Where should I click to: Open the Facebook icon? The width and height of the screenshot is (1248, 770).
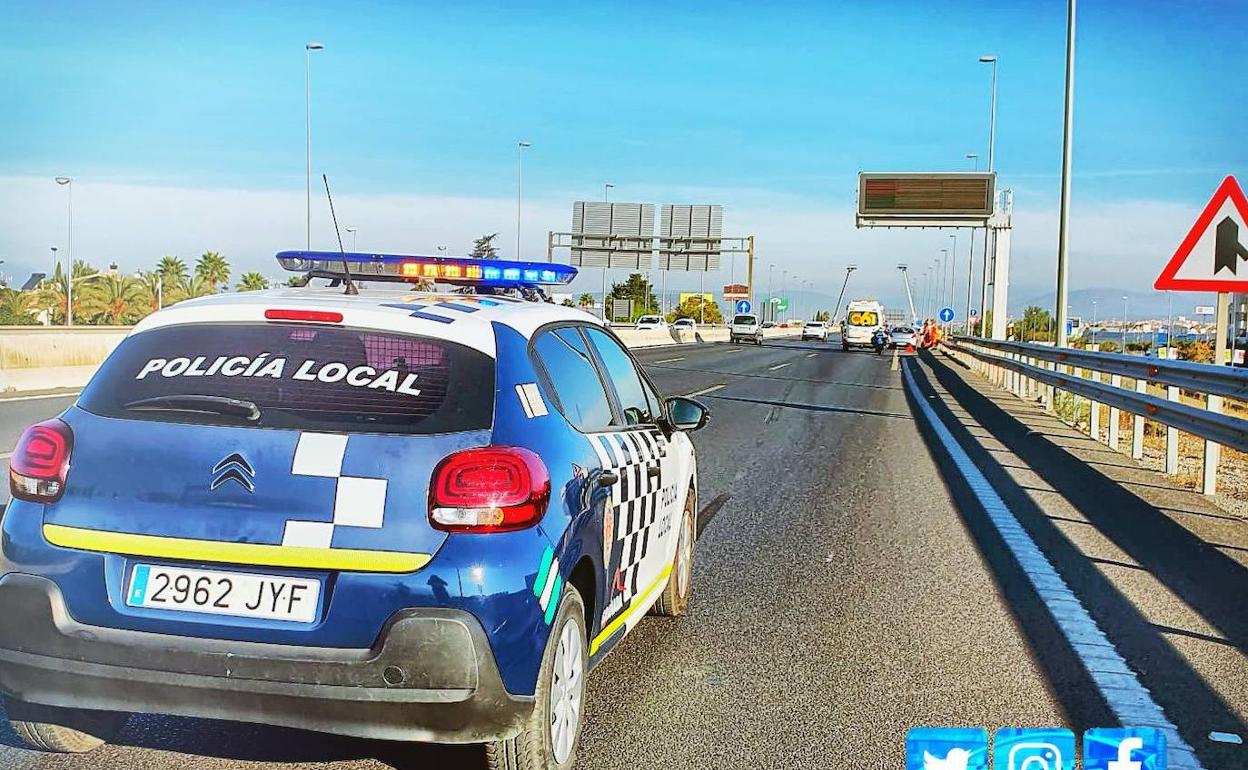pyautogui.click(x=1124, y=751)
